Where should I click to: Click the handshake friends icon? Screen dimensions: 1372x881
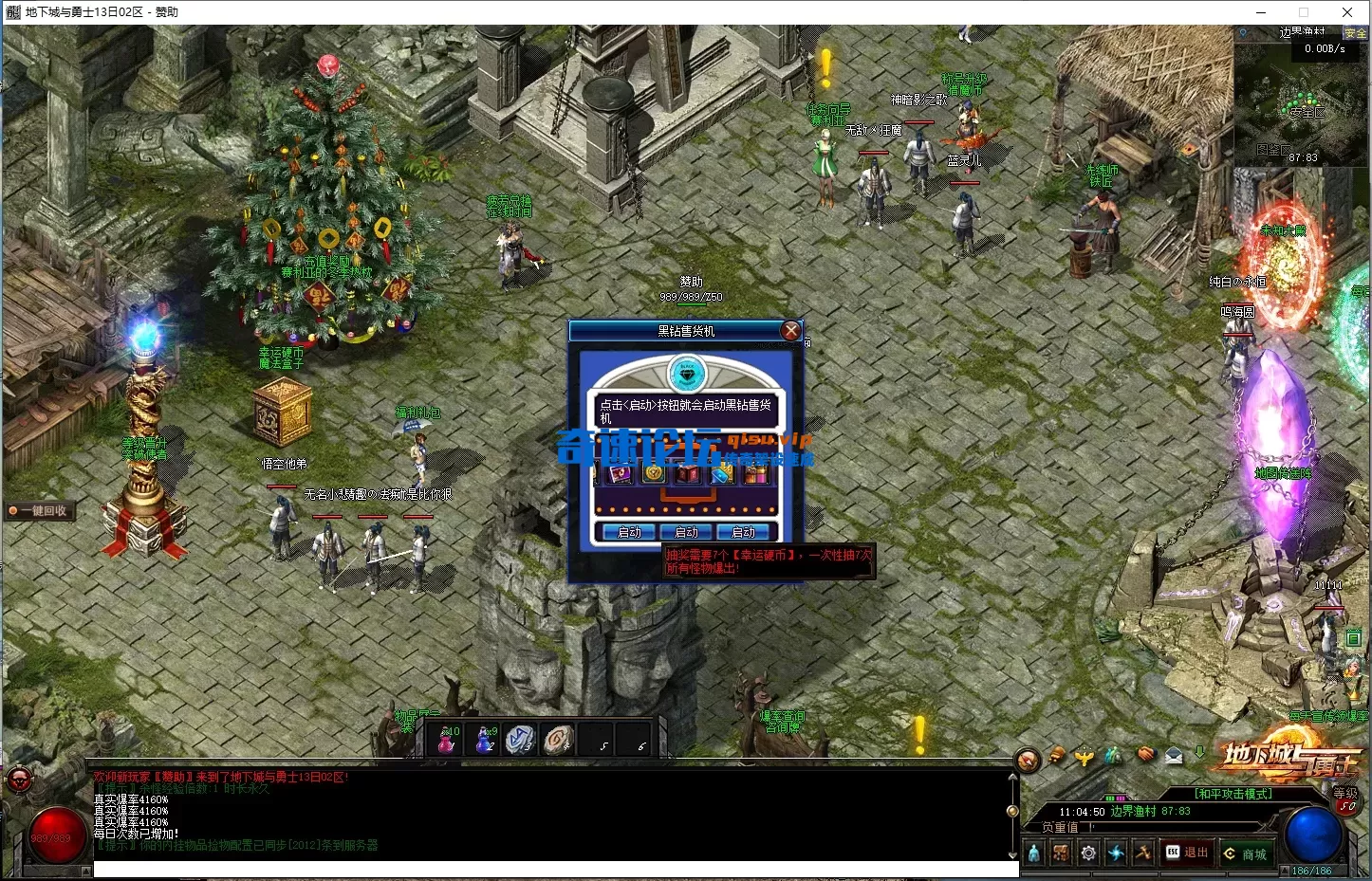[x=1145, y=755]
